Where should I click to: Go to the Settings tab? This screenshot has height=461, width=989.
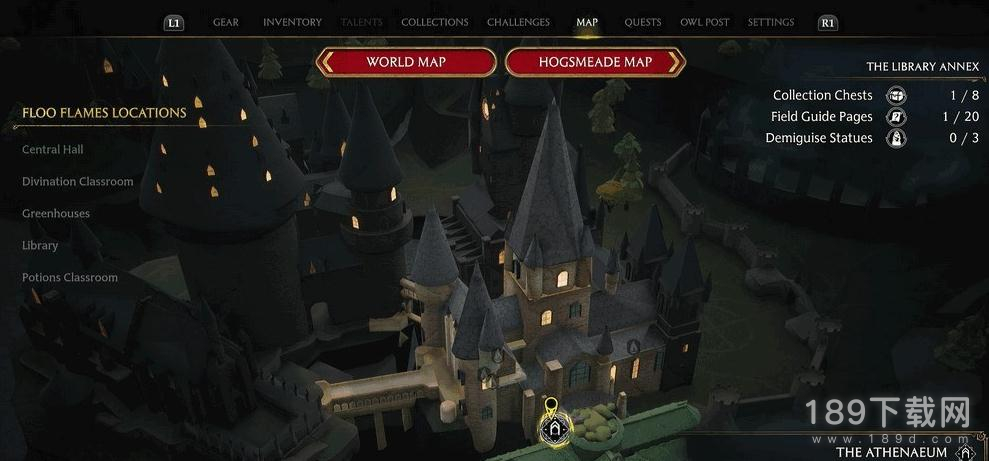point(771,22)
